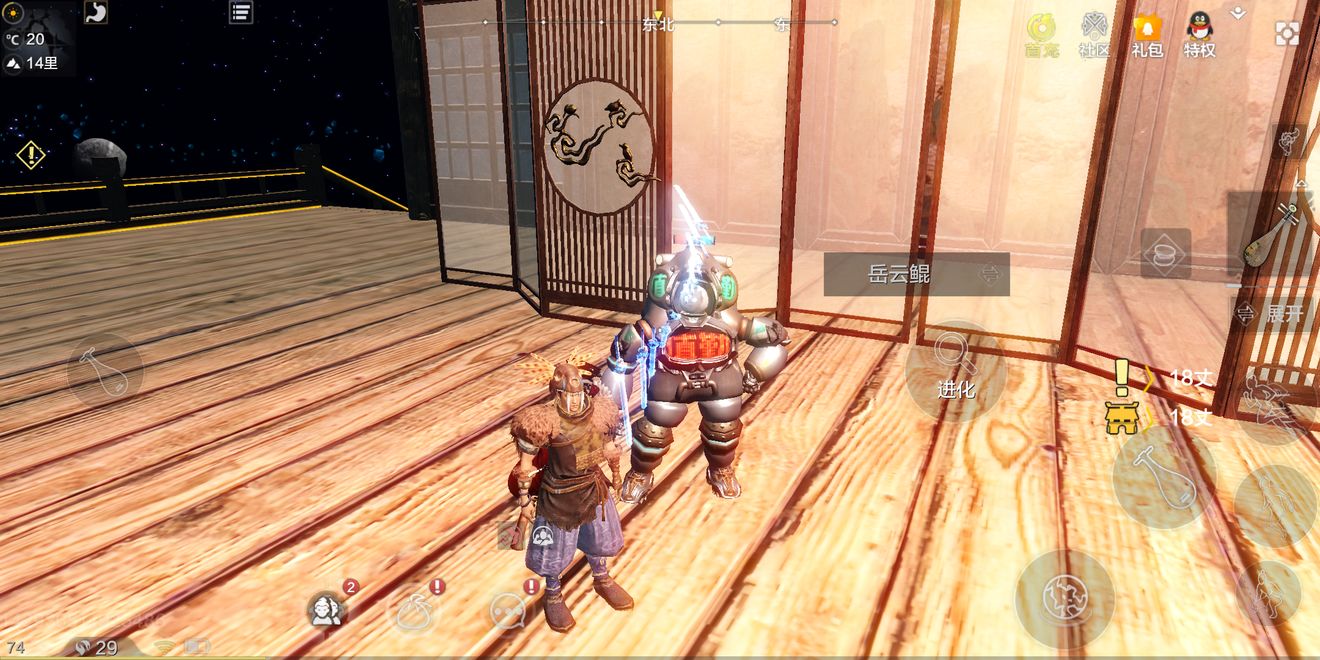1320x660 pixels.
Task: Tap the lute button on the left side
Action: coord(104,371)
